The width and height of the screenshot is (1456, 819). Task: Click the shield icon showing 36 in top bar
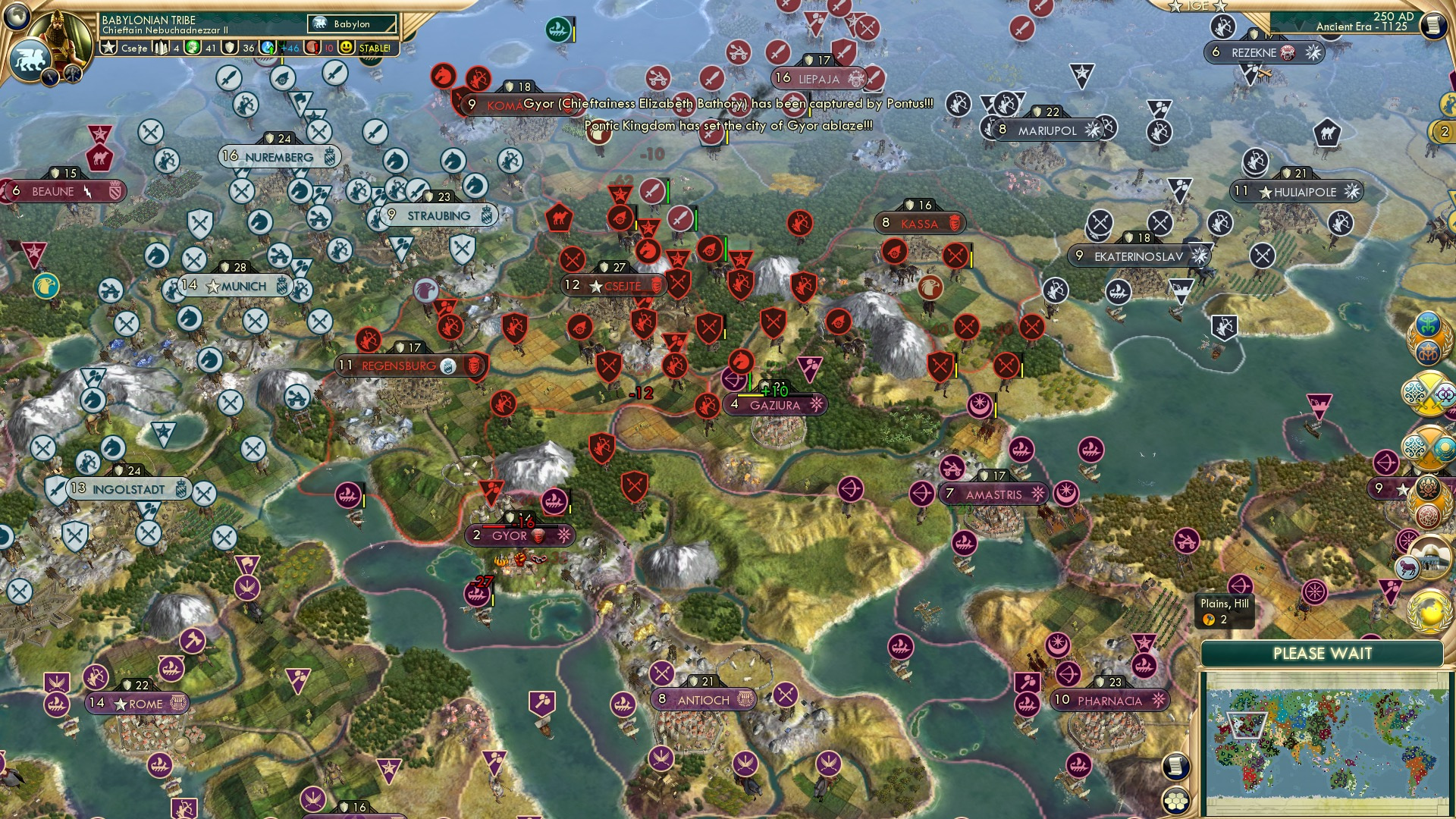(x=229, y=48)
